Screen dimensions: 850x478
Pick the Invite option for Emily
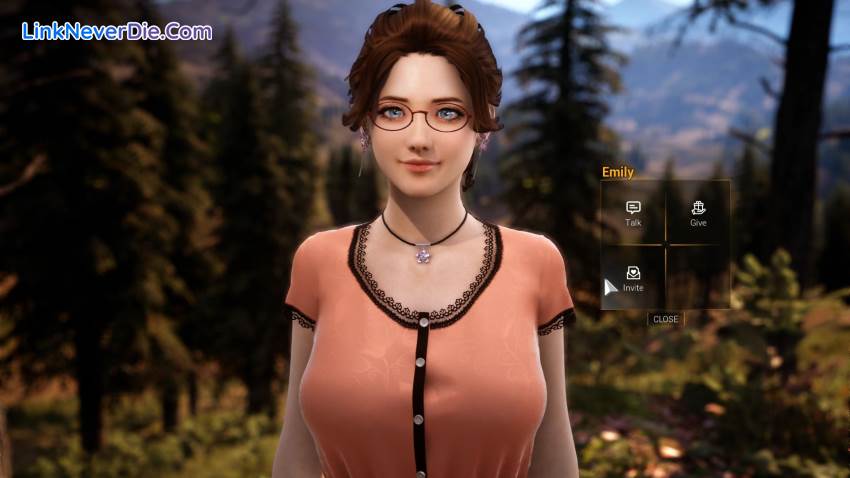pyautogui.click(x=633, y=277)
